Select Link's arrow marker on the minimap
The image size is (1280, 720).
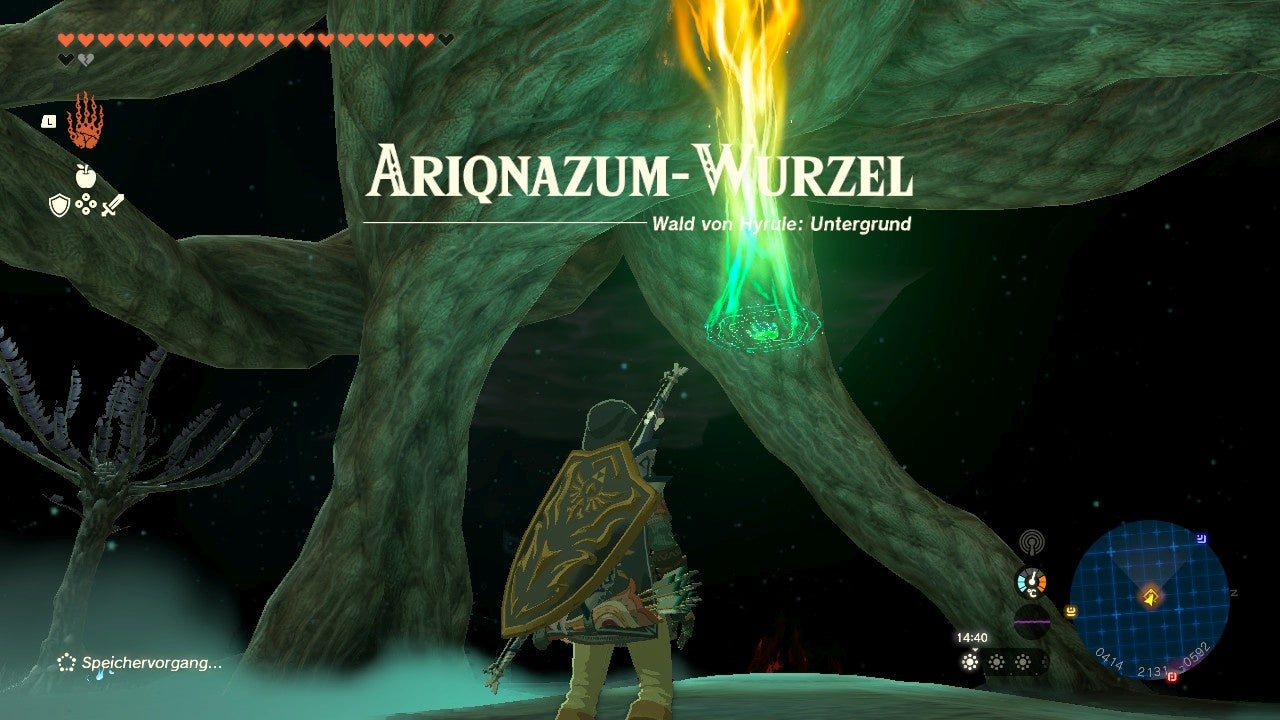coord(1151,595)
